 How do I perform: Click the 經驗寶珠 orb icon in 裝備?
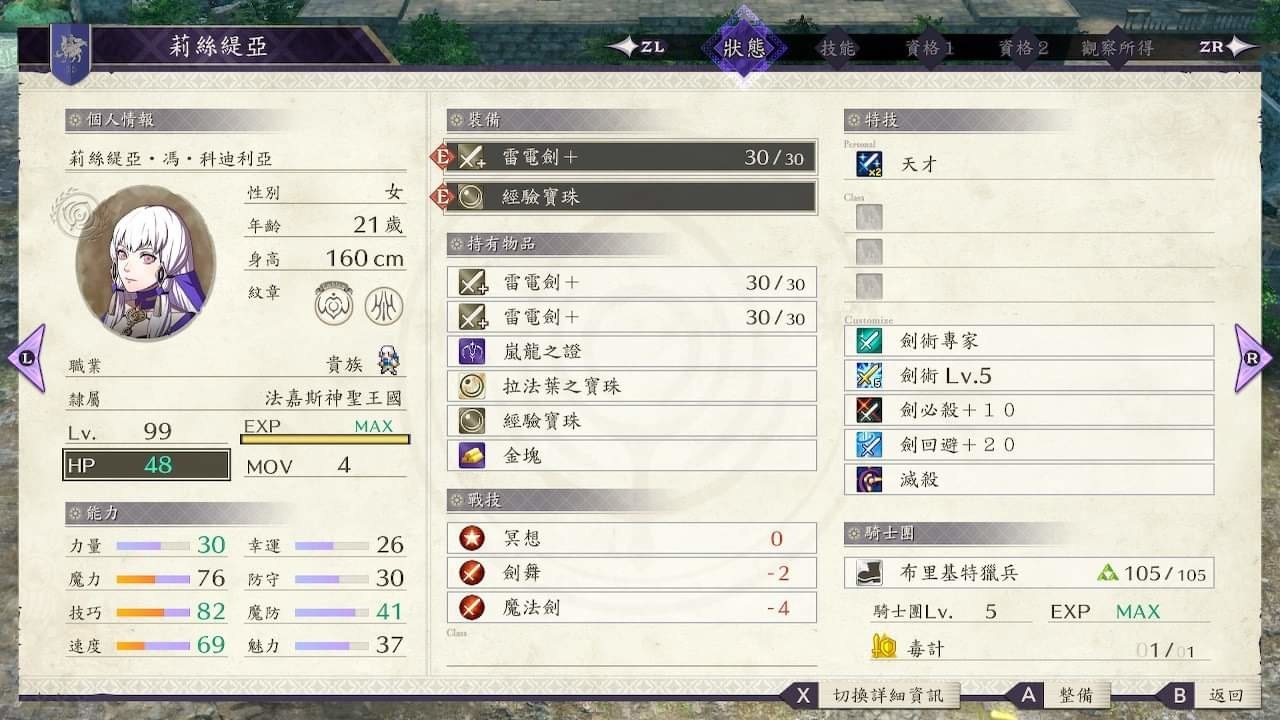pos(471,195)
